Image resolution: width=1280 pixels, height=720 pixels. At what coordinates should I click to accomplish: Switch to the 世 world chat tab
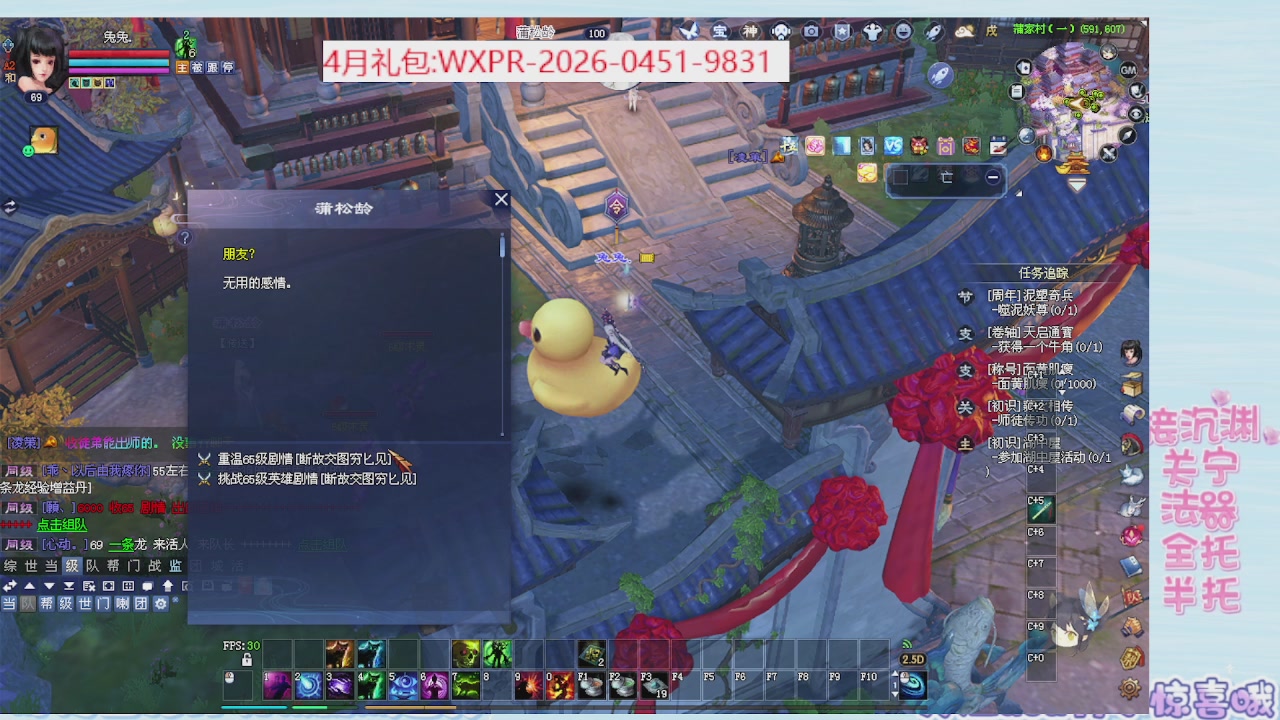coord(29,566)
